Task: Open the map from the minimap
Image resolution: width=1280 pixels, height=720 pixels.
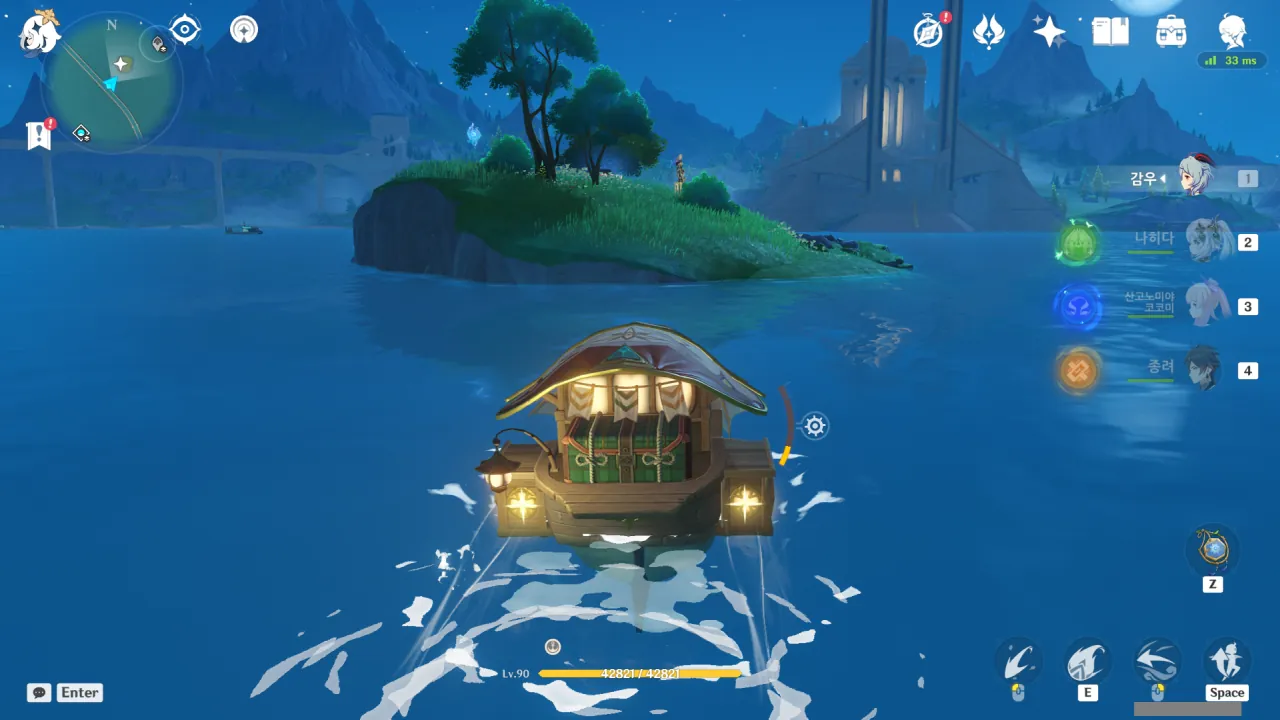Action: [x=112, y=82]
